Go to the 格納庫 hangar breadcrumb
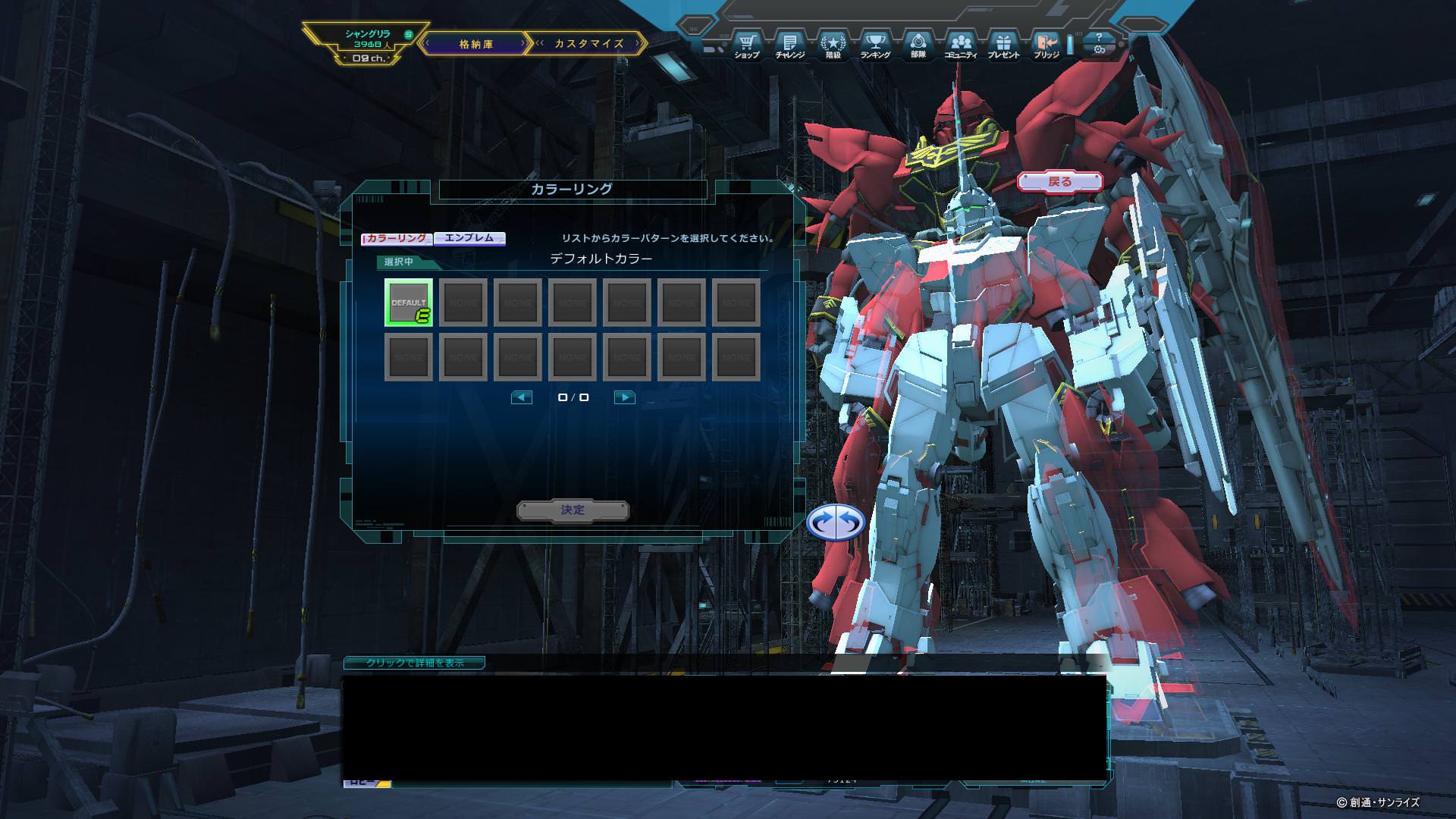The height and width of the screenshot is (819, 1456). pos(475,44)
